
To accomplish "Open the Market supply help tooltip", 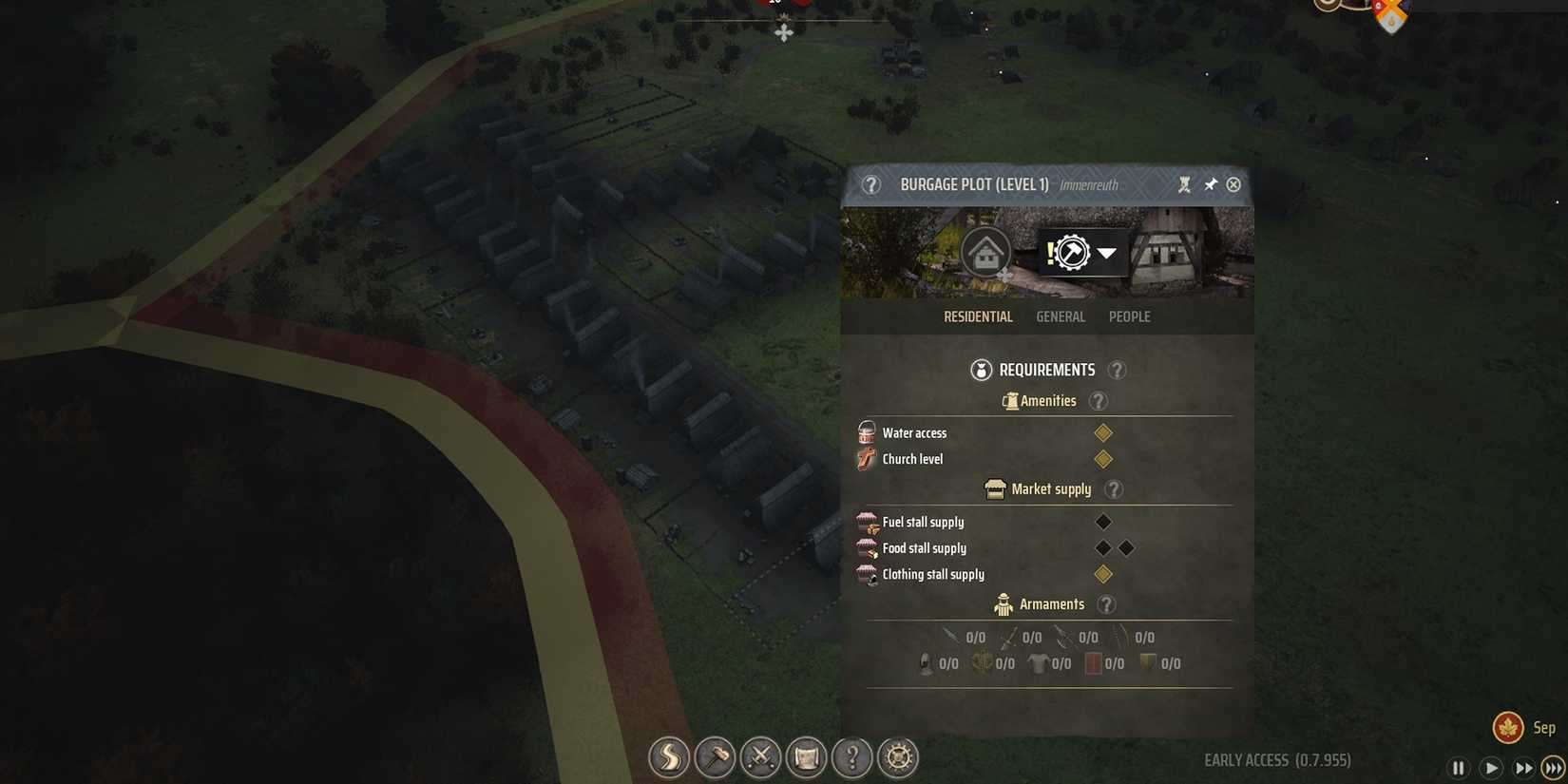I will [x=1113, y=489].
